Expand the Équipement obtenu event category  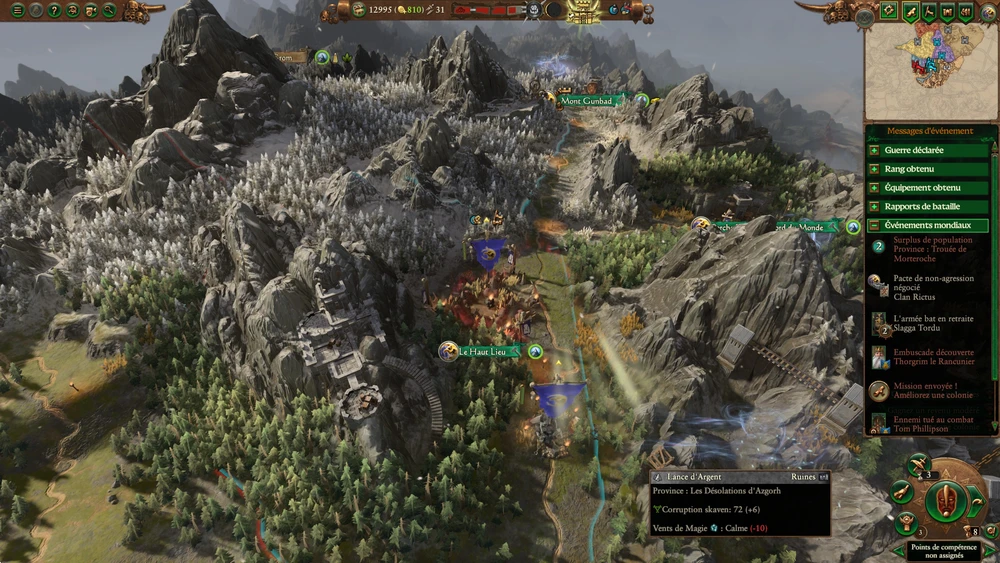coord(929,188)
